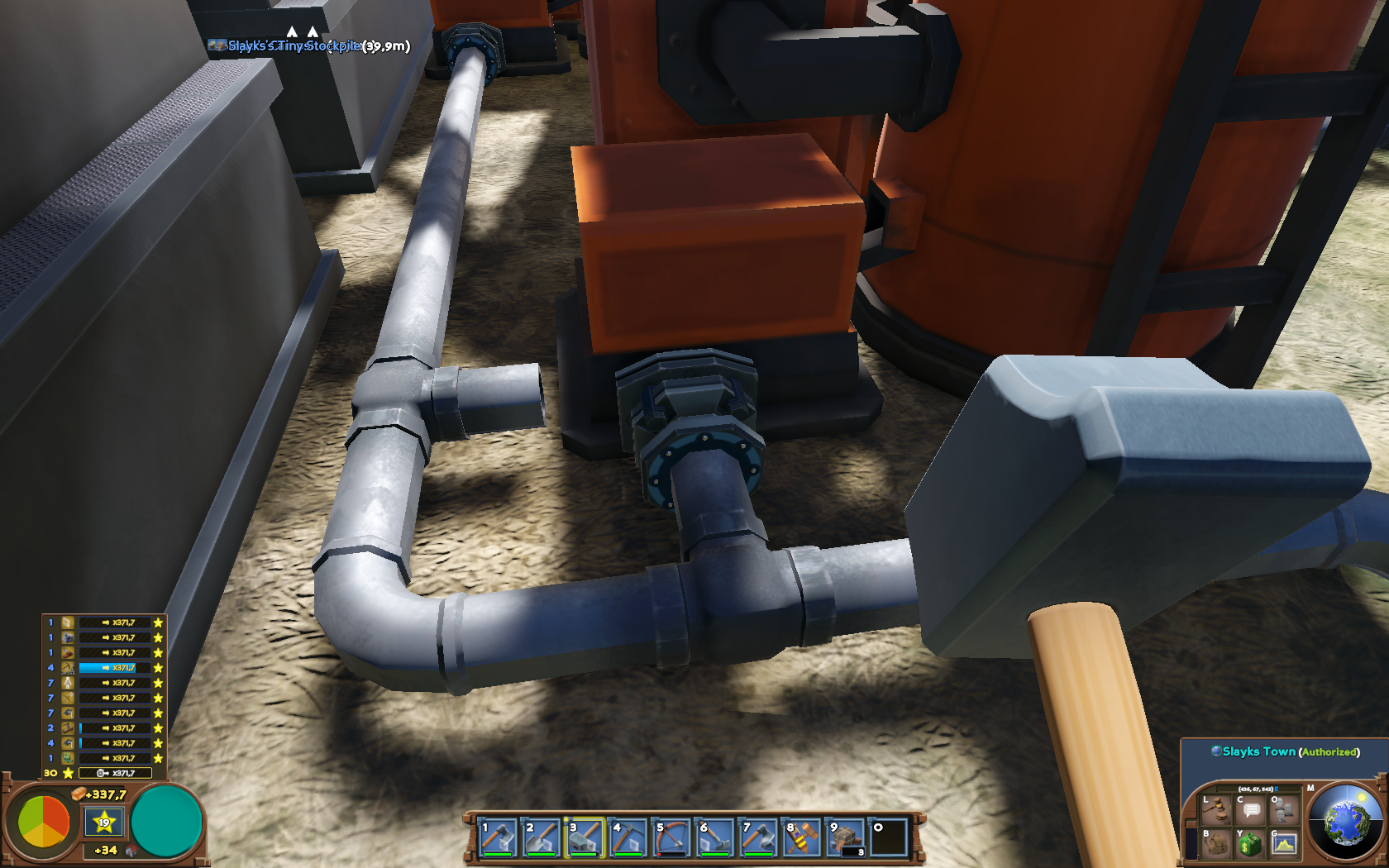The image size is (1389, 868).
Task: Open the nutrition pie chart
Action: tap(44, 822)
